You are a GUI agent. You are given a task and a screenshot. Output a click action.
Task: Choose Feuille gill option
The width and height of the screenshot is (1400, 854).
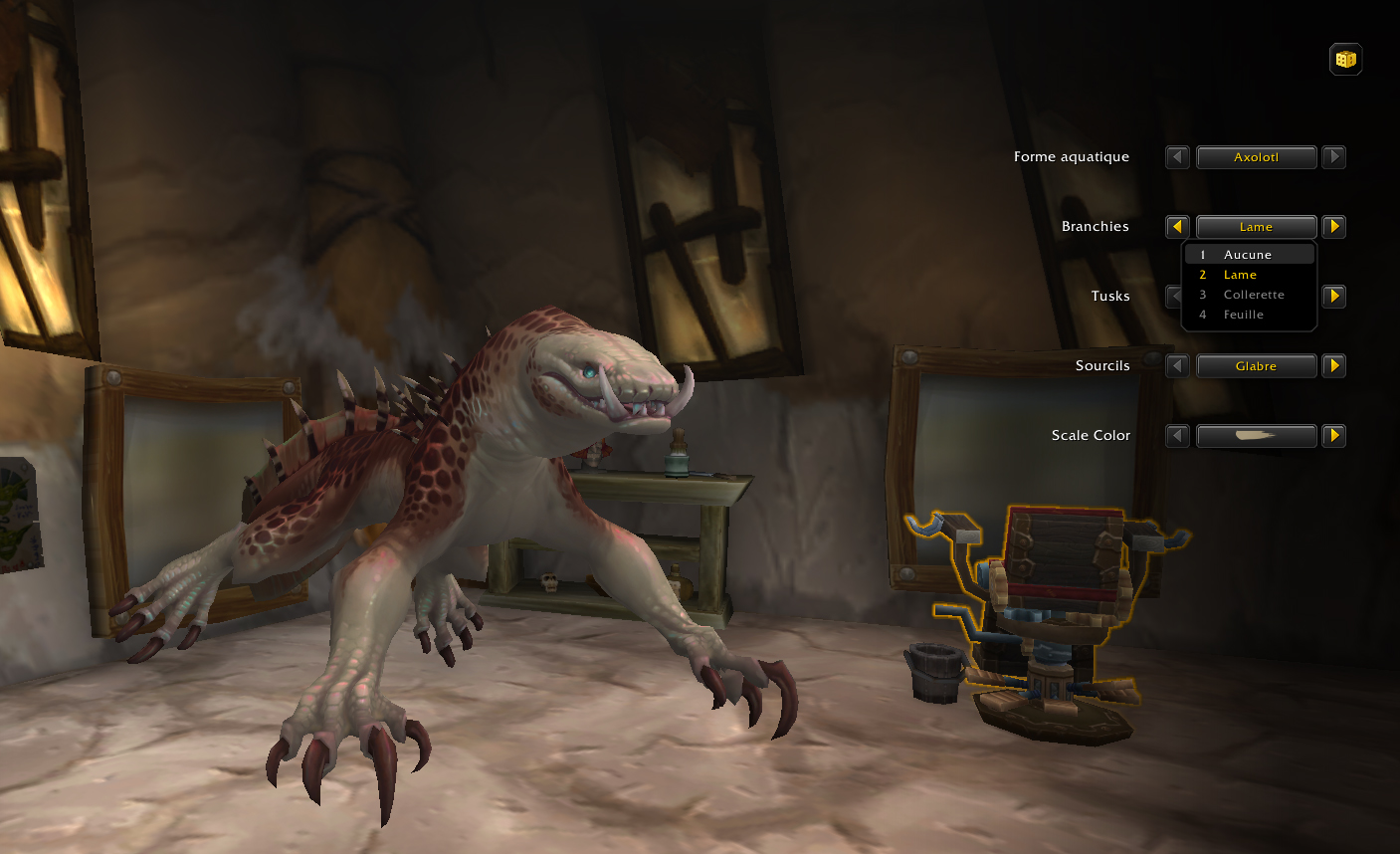click(x=1243, y=315)
